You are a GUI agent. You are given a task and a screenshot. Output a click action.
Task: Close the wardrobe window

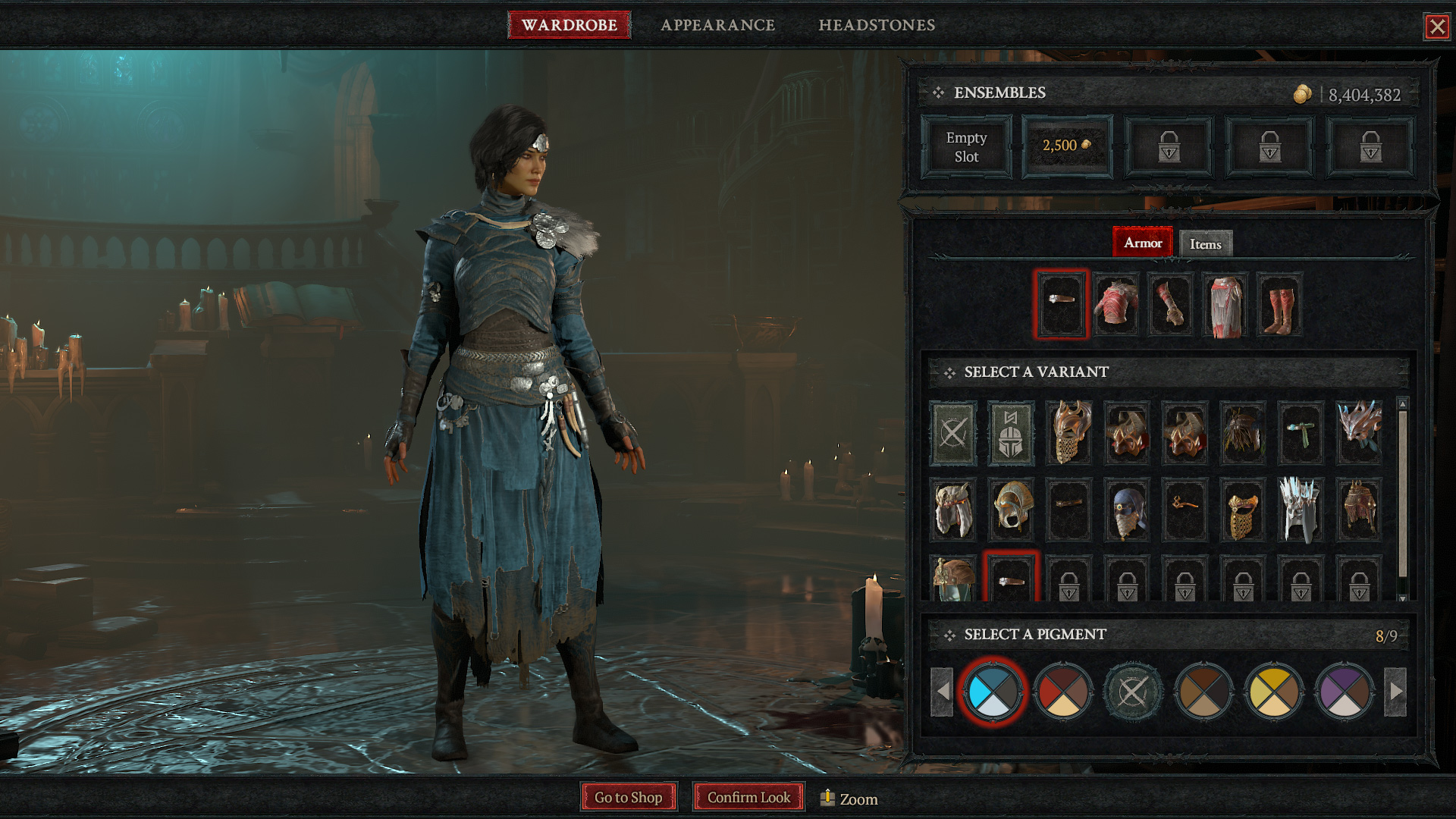tap(1436, 27)
